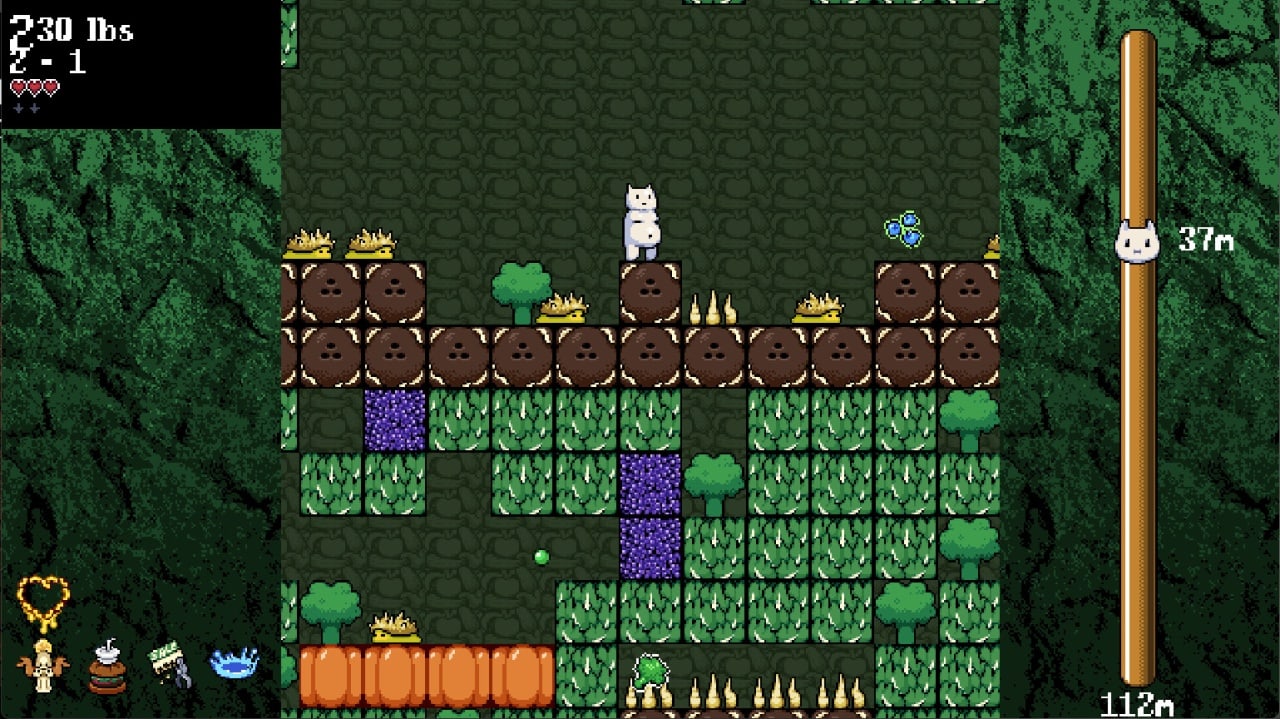Click the winged idol figurine item
This screenshot has width=1280, height=719.
click(42, 665)
